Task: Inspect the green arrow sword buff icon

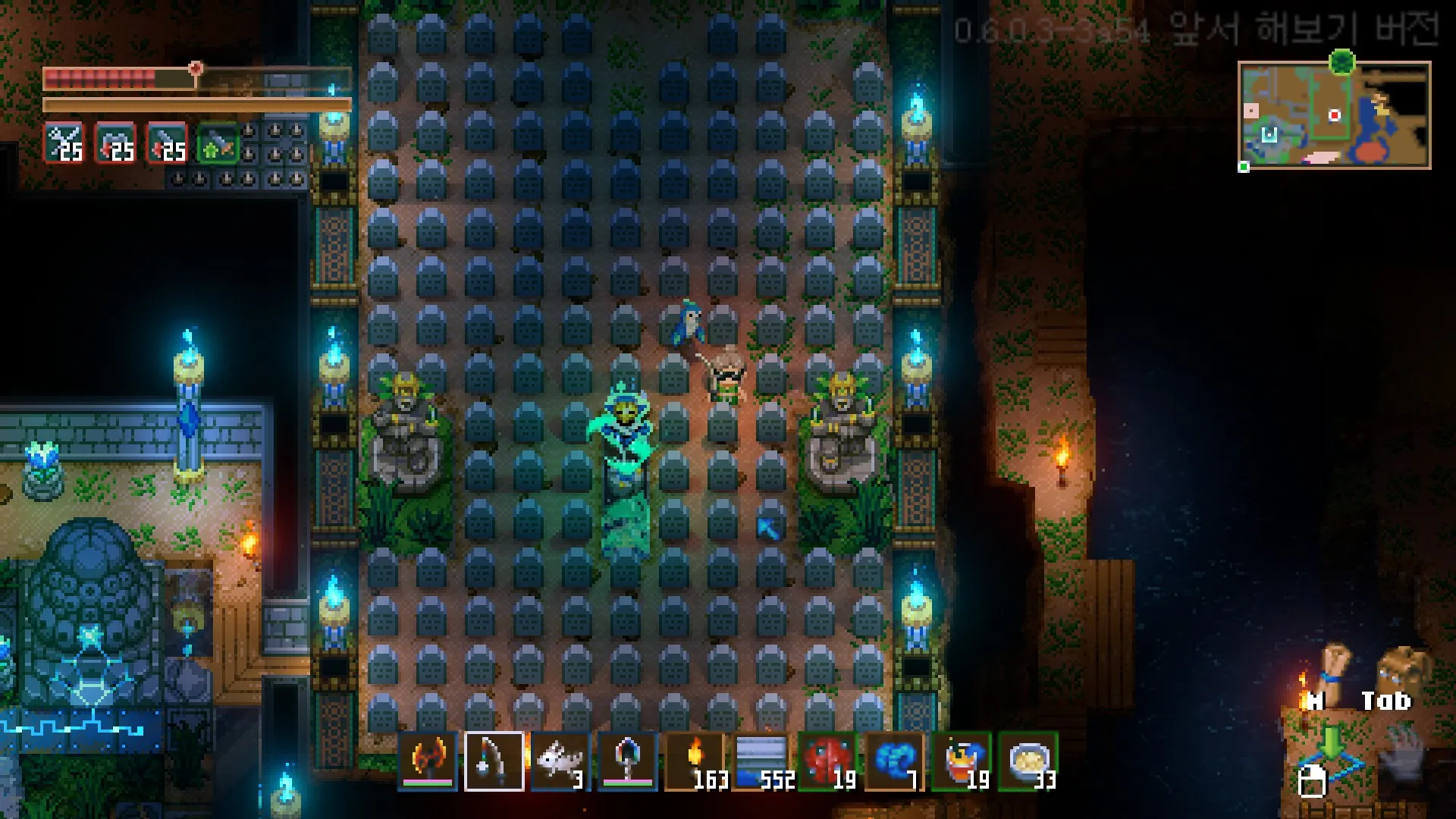Action: [x=217, y=143]
